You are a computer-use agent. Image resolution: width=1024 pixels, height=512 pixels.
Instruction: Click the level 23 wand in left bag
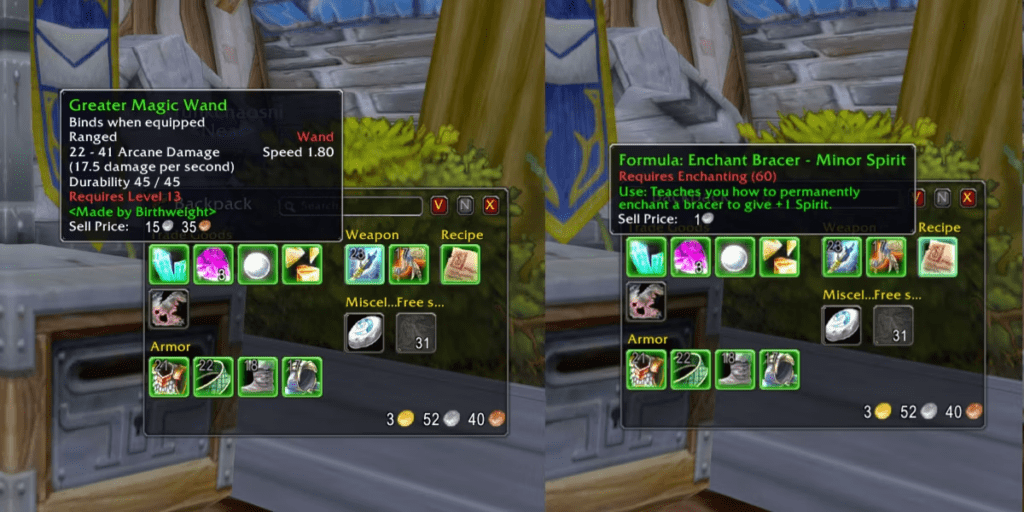[364, 264]
